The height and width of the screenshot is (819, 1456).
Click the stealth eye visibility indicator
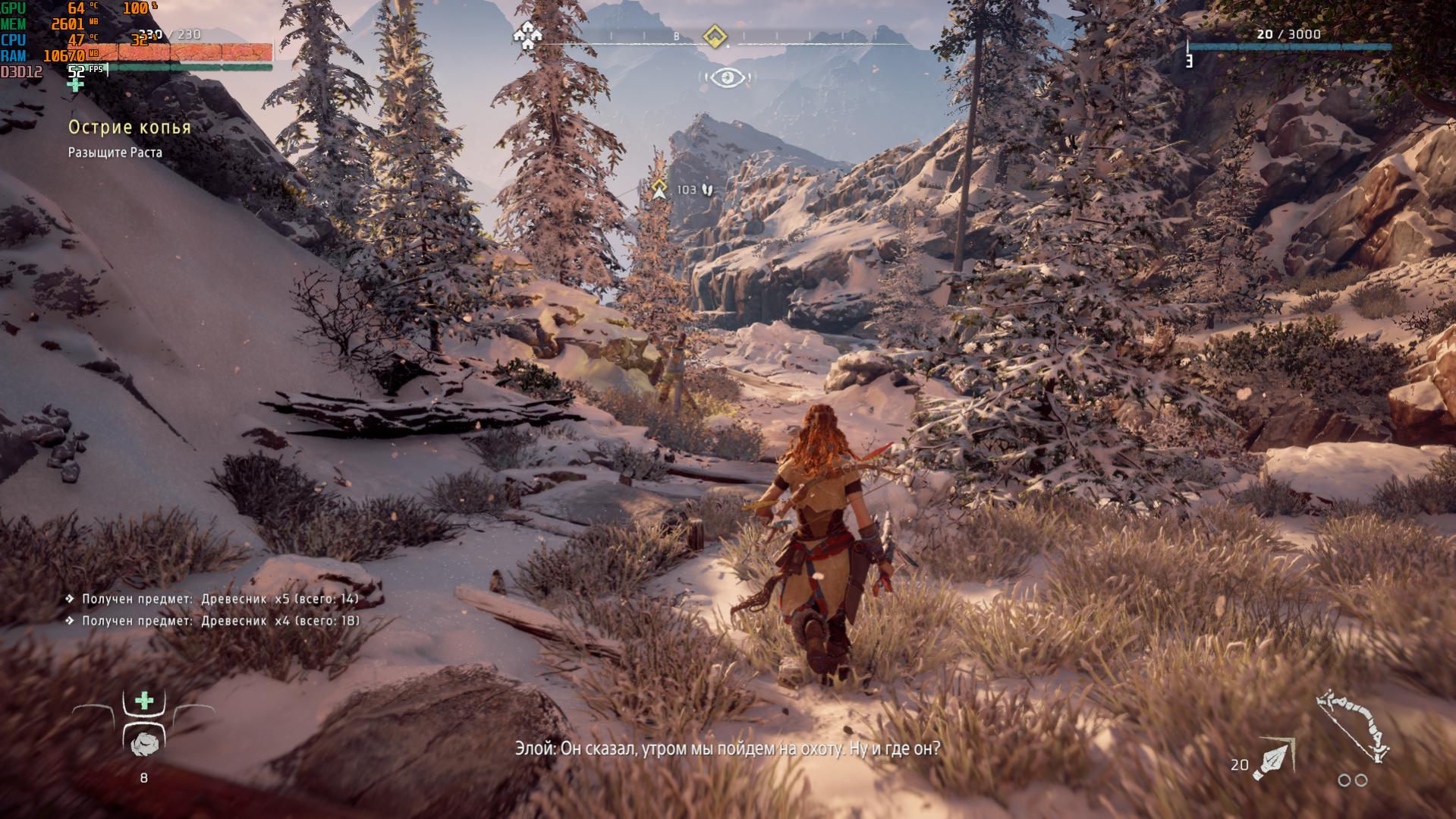tap(727, 77)
